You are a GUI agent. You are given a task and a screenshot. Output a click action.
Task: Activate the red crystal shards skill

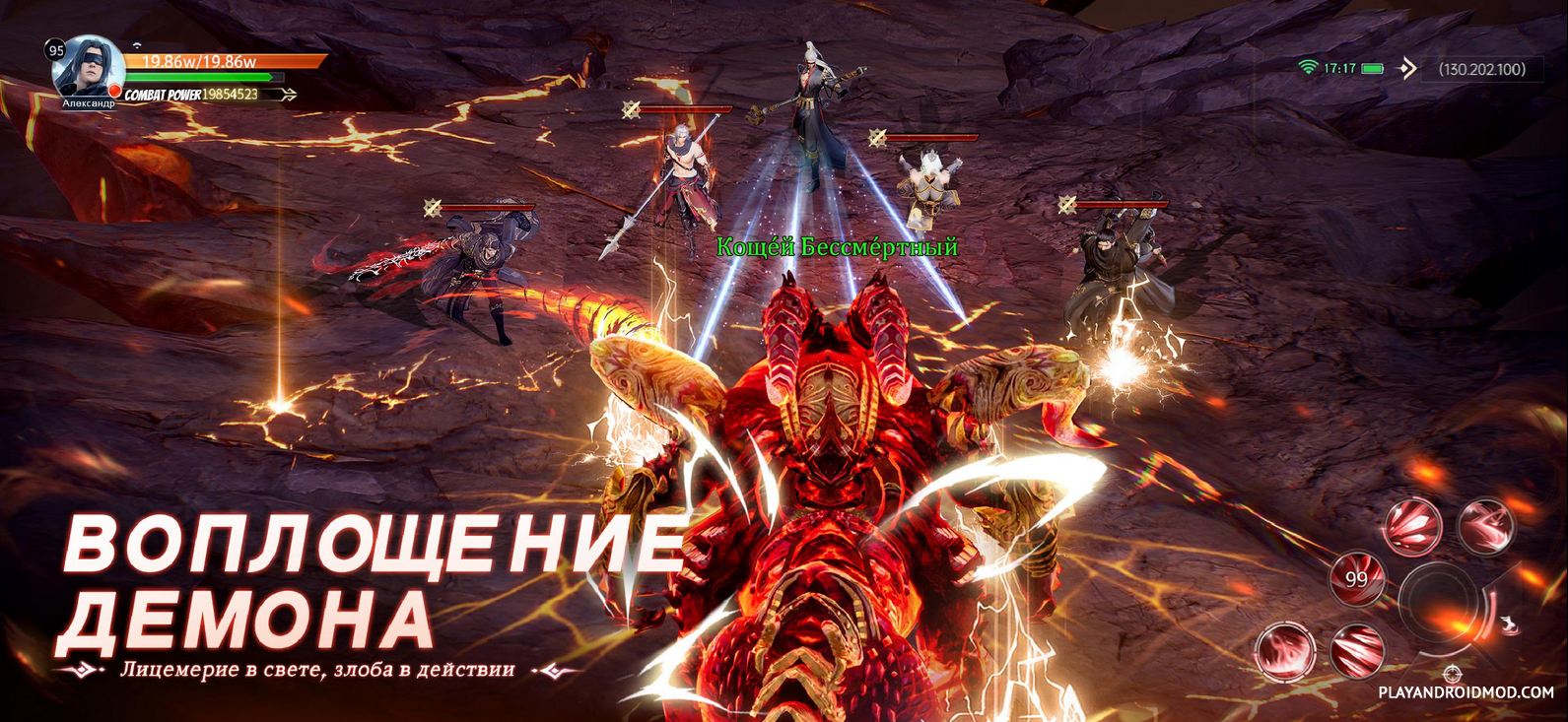point(1413,525)
